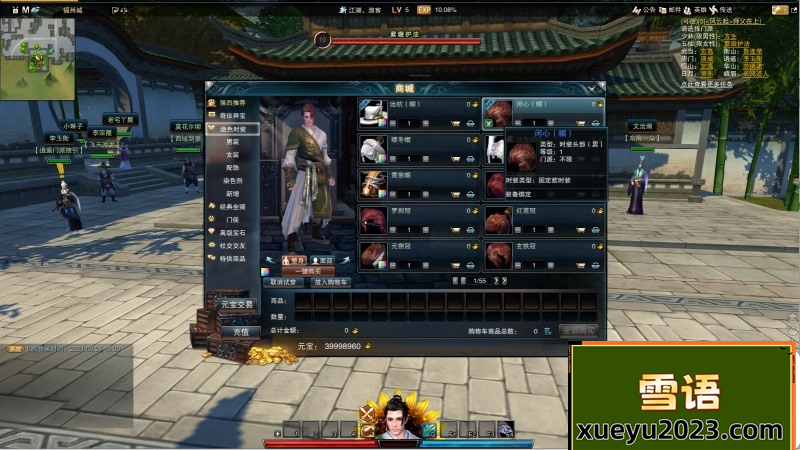Select the 男装 subcategory
The width and height of the screenshot is (800, 450).
pos(233,142)
